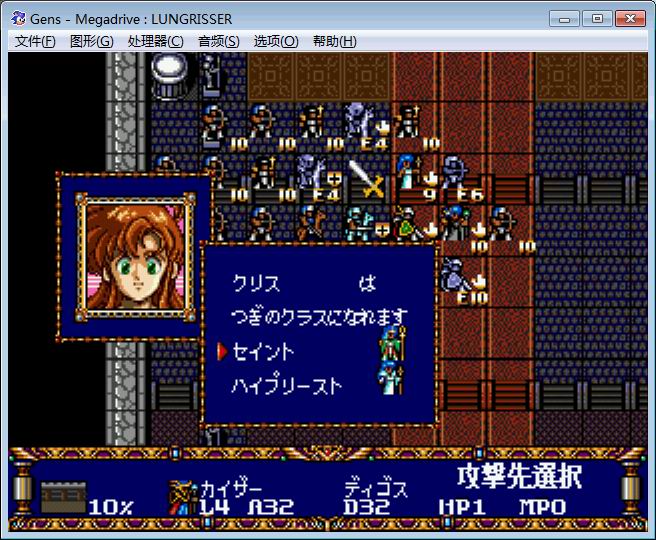Image resolution: width=656 pixels, height=540 pixels.
Task: Open the 图形(G) menu
Action: [91, 41]
